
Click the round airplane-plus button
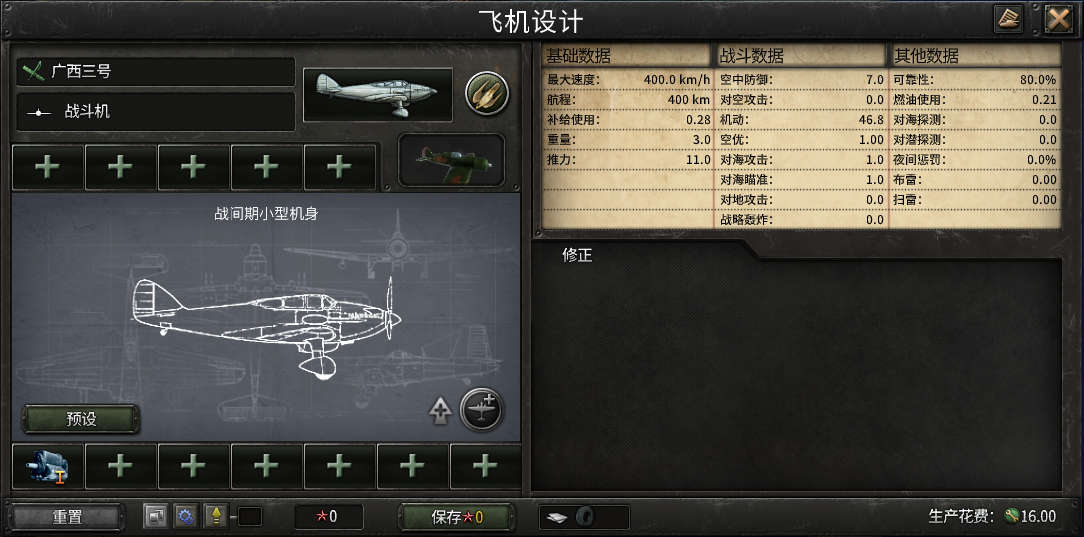[481, 410]
